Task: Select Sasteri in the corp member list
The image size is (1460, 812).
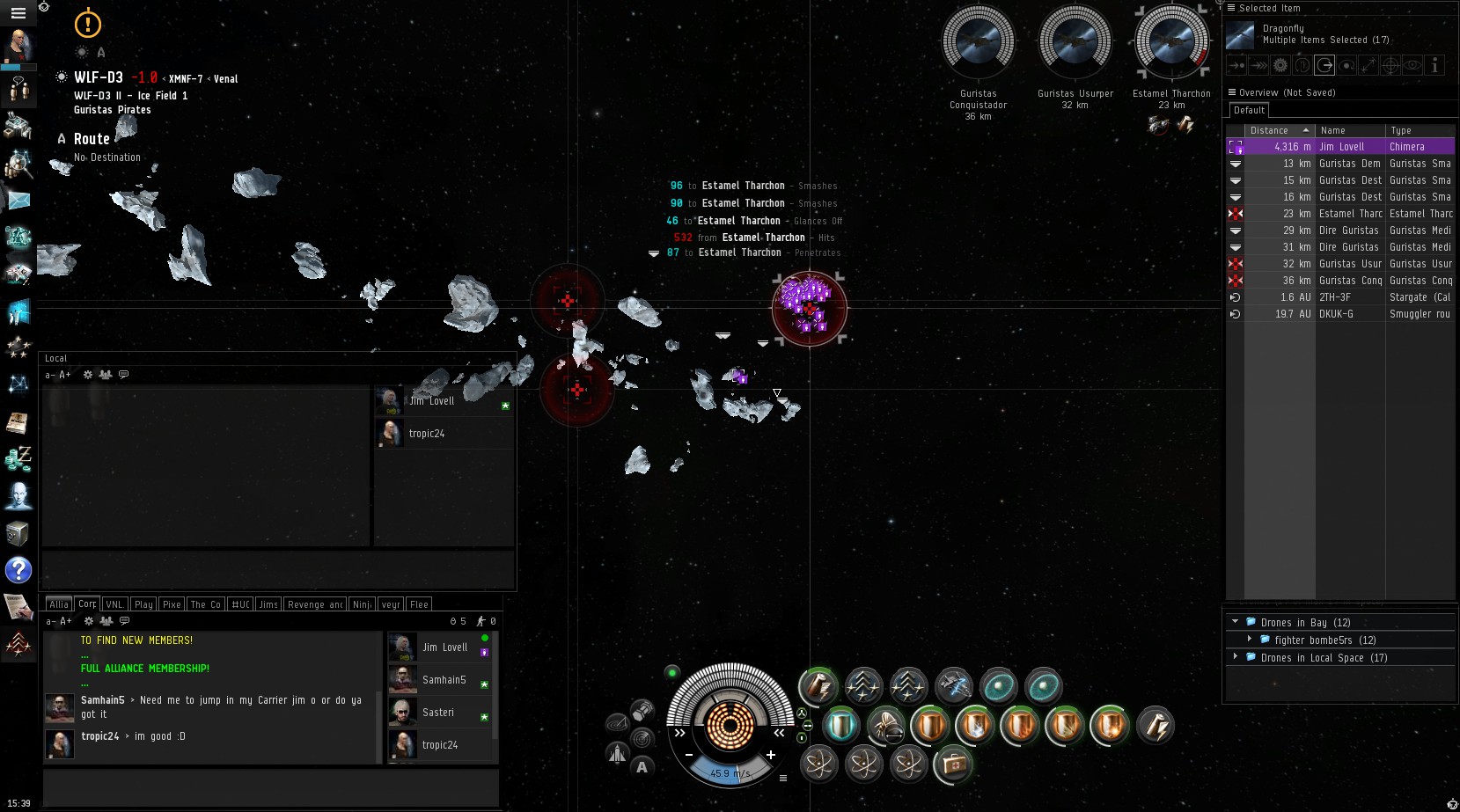Action: point(437,713)
